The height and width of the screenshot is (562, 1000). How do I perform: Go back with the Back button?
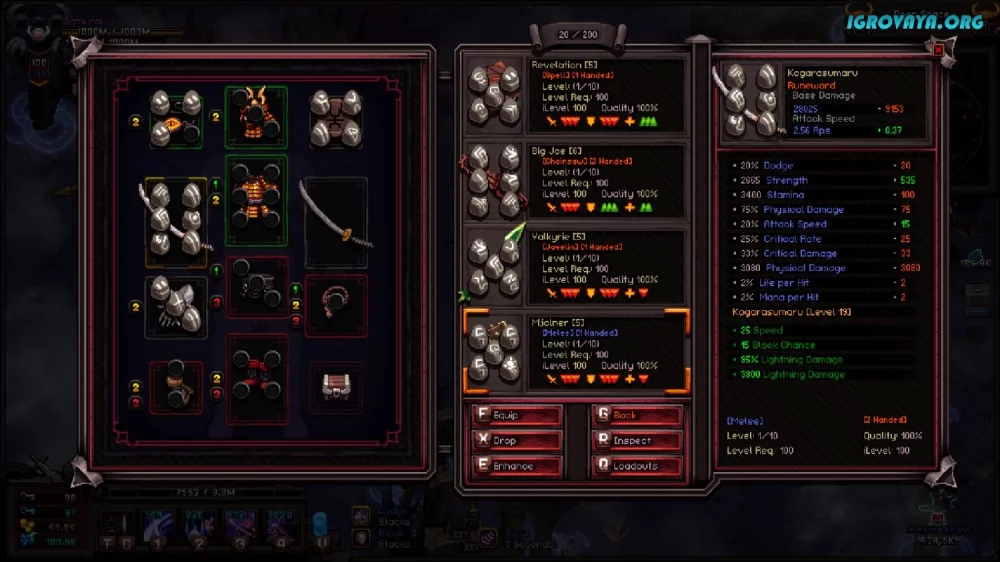[637, 415]
